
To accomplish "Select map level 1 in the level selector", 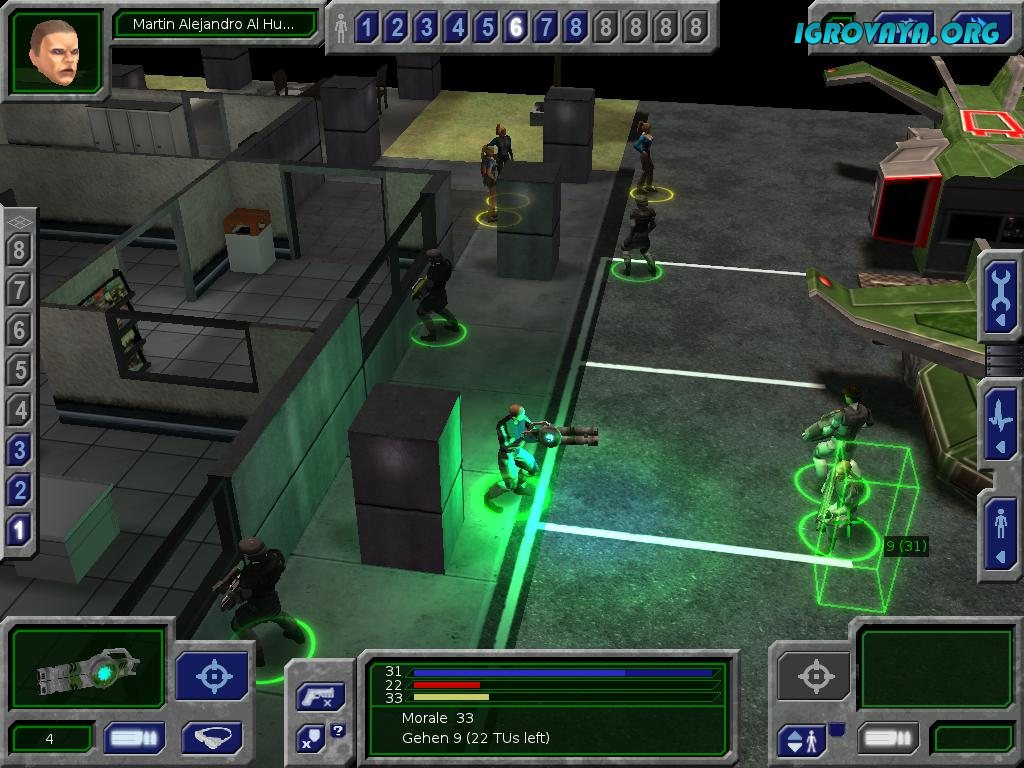I will (19, 530).
